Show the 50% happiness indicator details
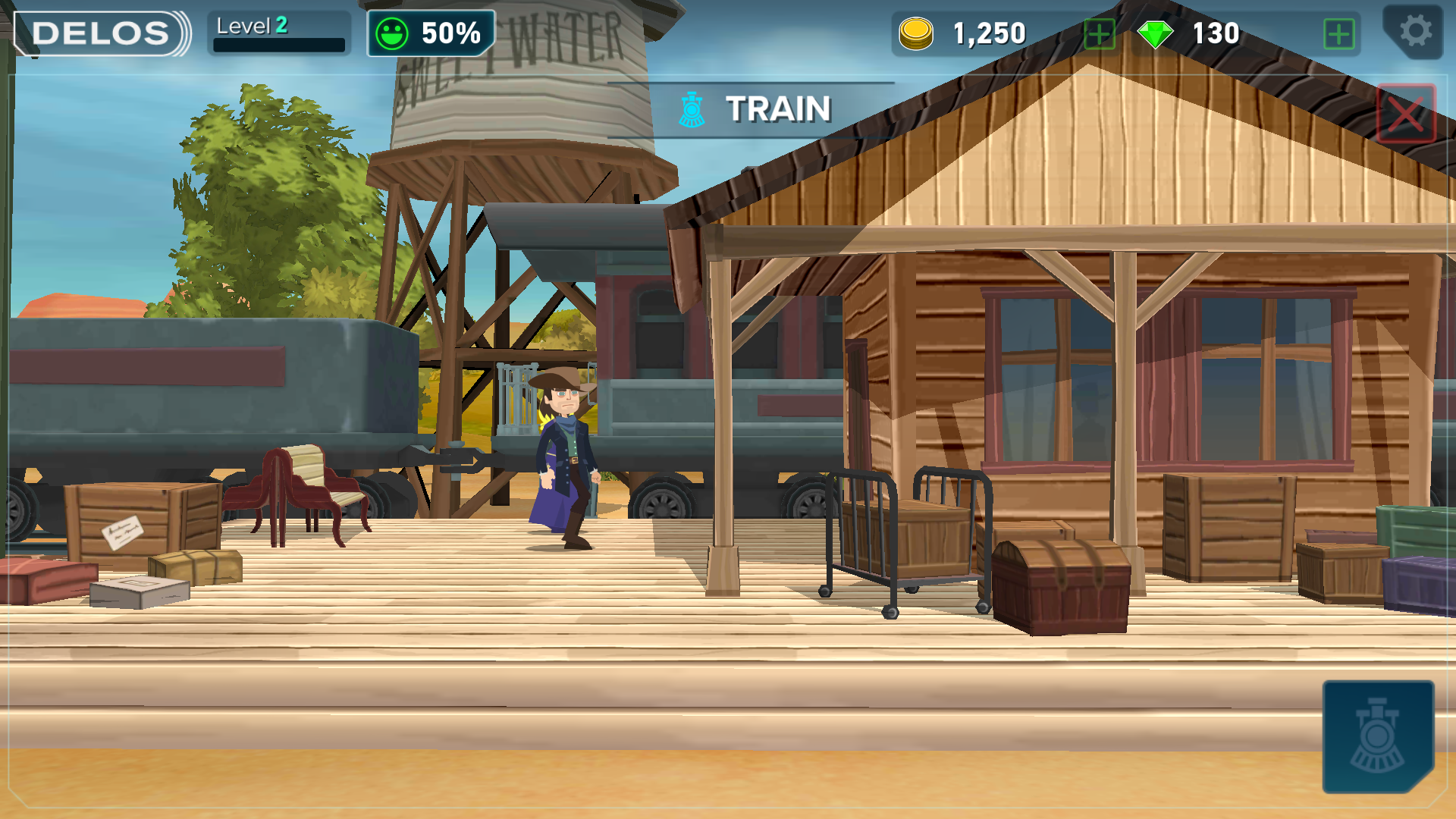The image size is (1456, 819). (x=431, y=33)
